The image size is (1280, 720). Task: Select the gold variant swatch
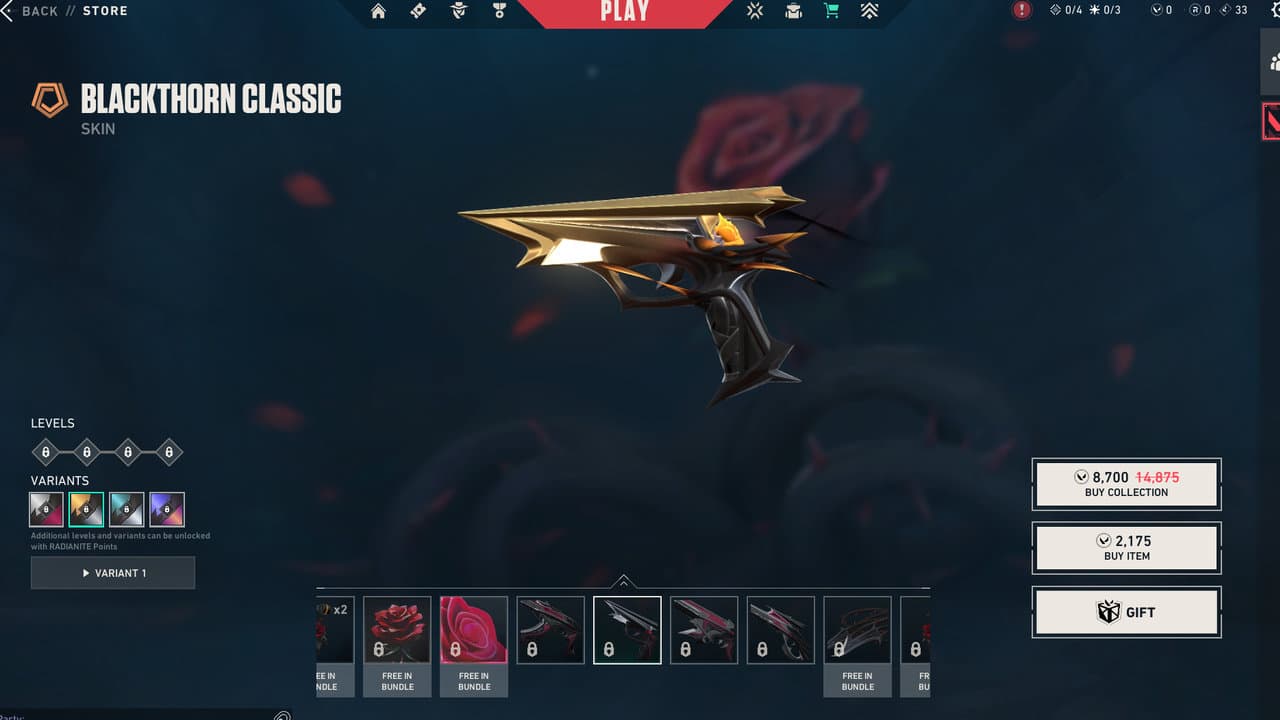pos(87,509)
